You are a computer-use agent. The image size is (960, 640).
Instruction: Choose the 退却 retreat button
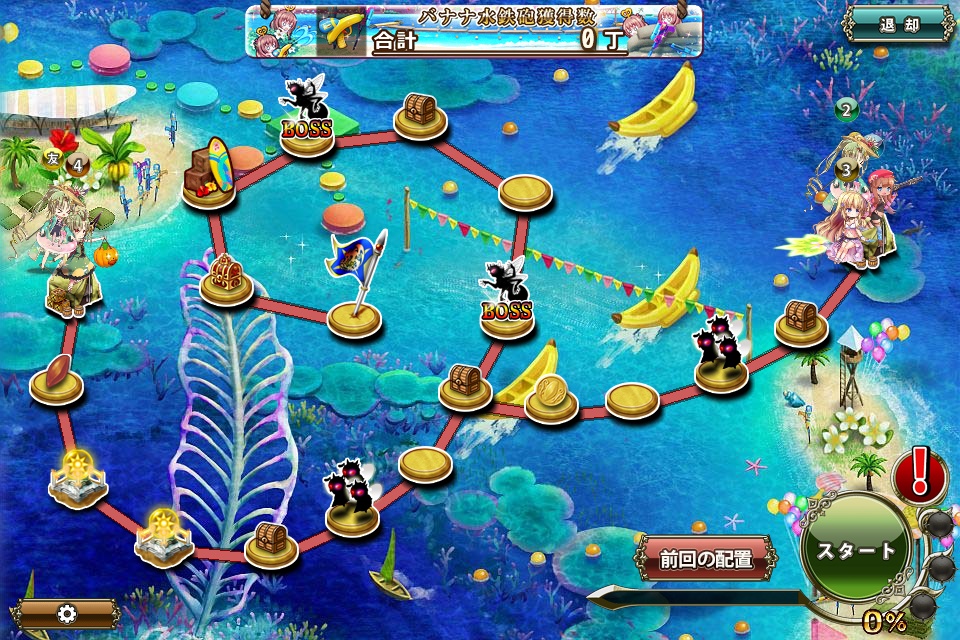point(898,25)
